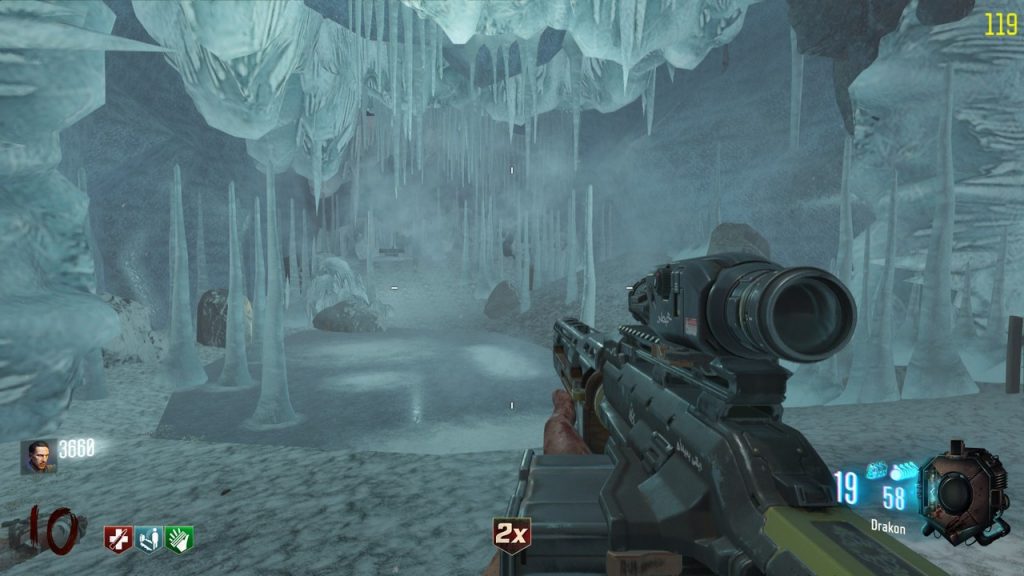1024x576 pixels.
Task: Click the Juggernog perk icon
Action: click(117, 539)
